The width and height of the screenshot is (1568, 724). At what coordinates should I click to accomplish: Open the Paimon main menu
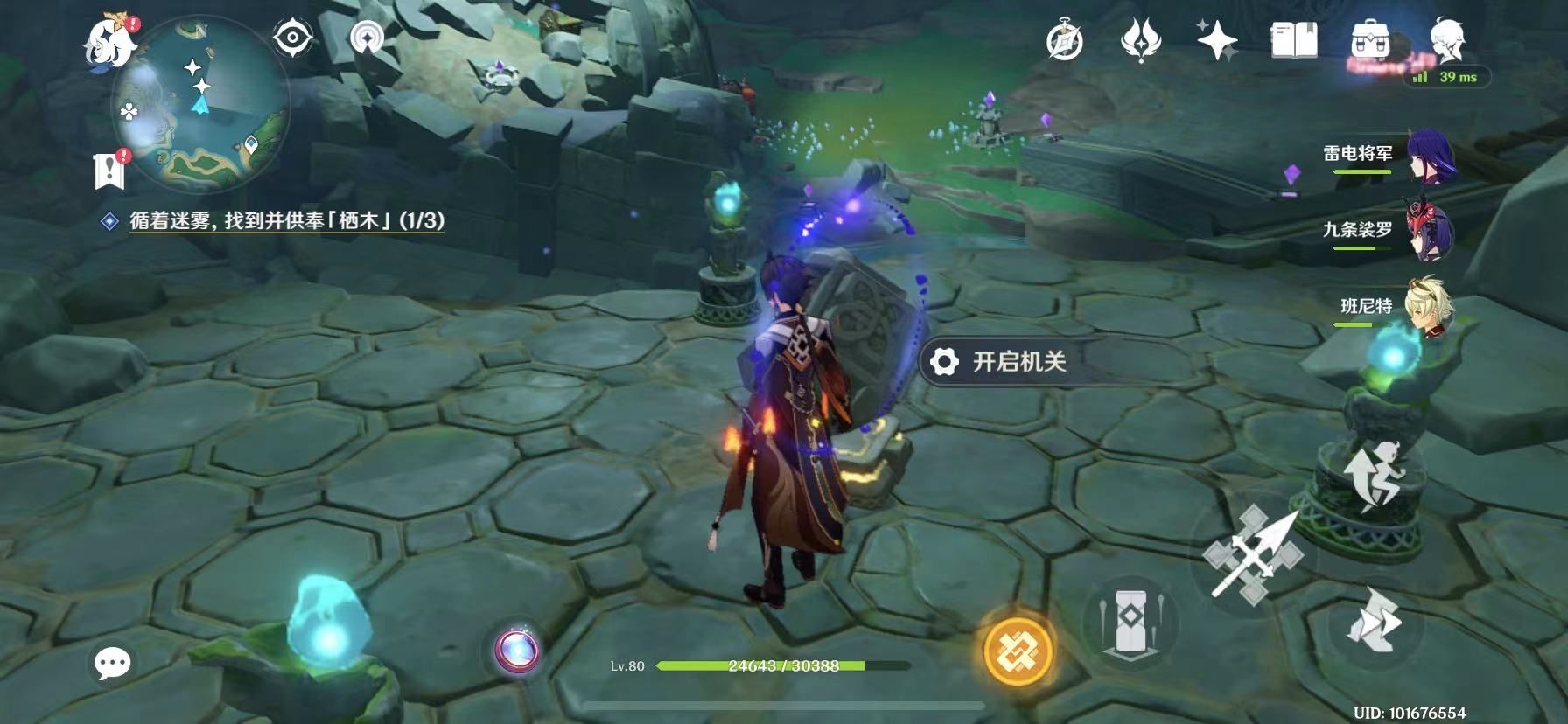(110, 41)
